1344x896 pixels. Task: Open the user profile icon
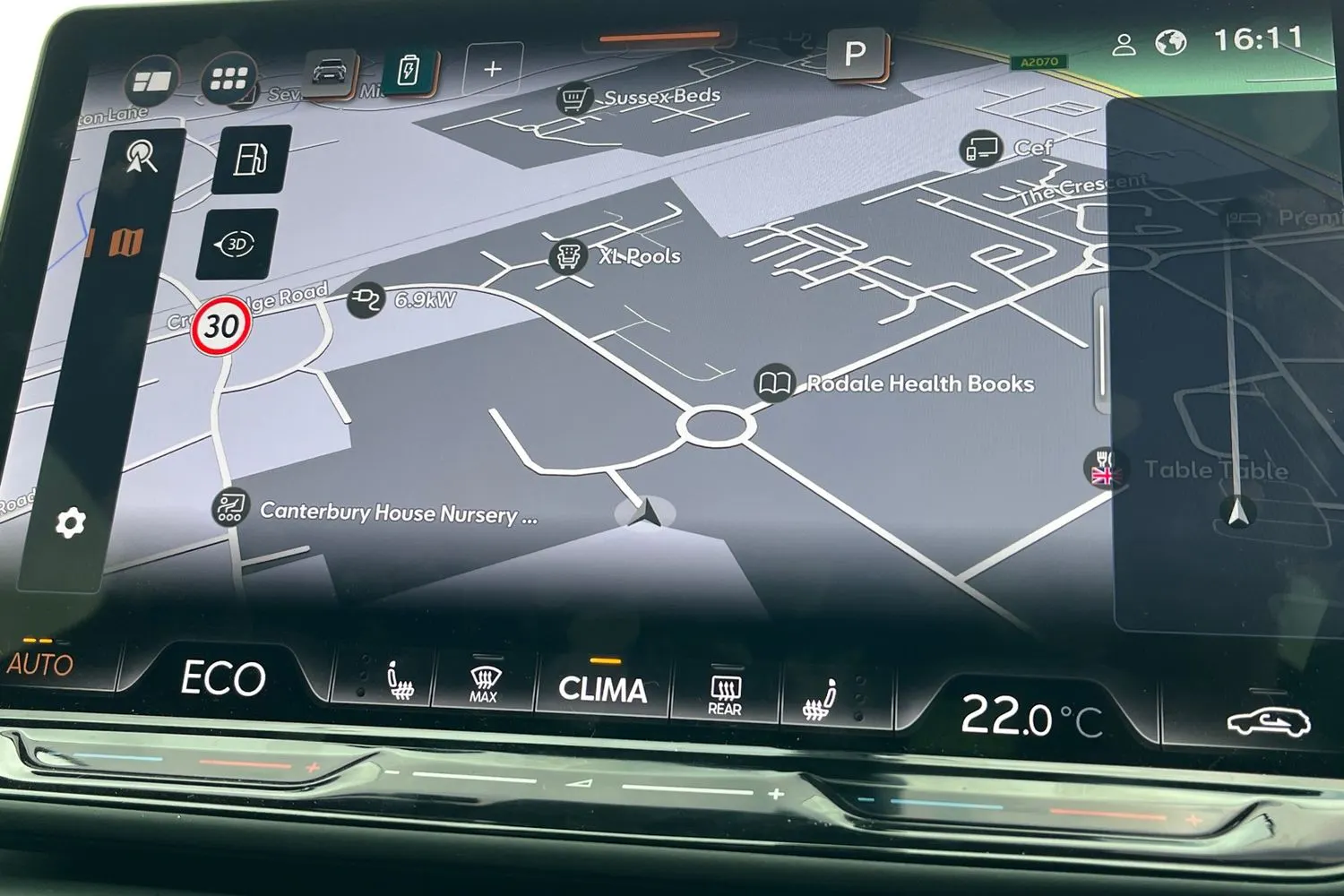(1124, 45)
